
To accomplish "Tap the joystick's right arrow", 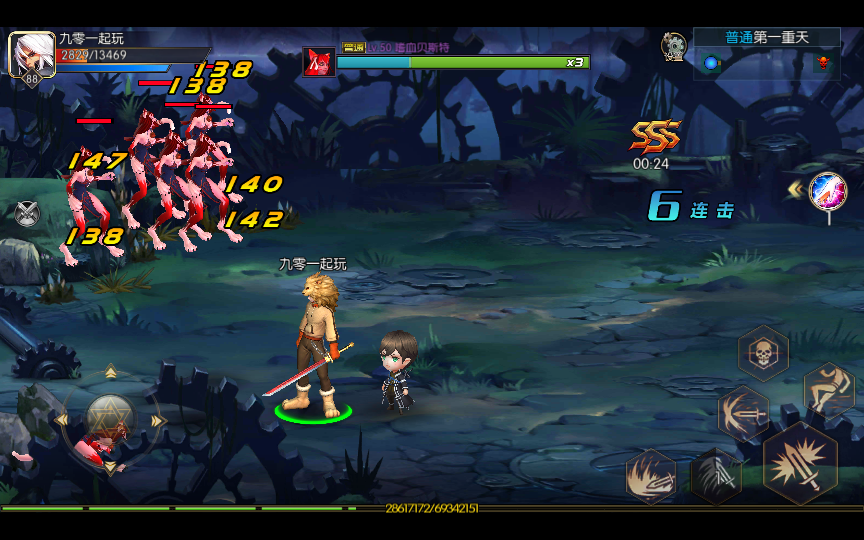I will (157, 420).
